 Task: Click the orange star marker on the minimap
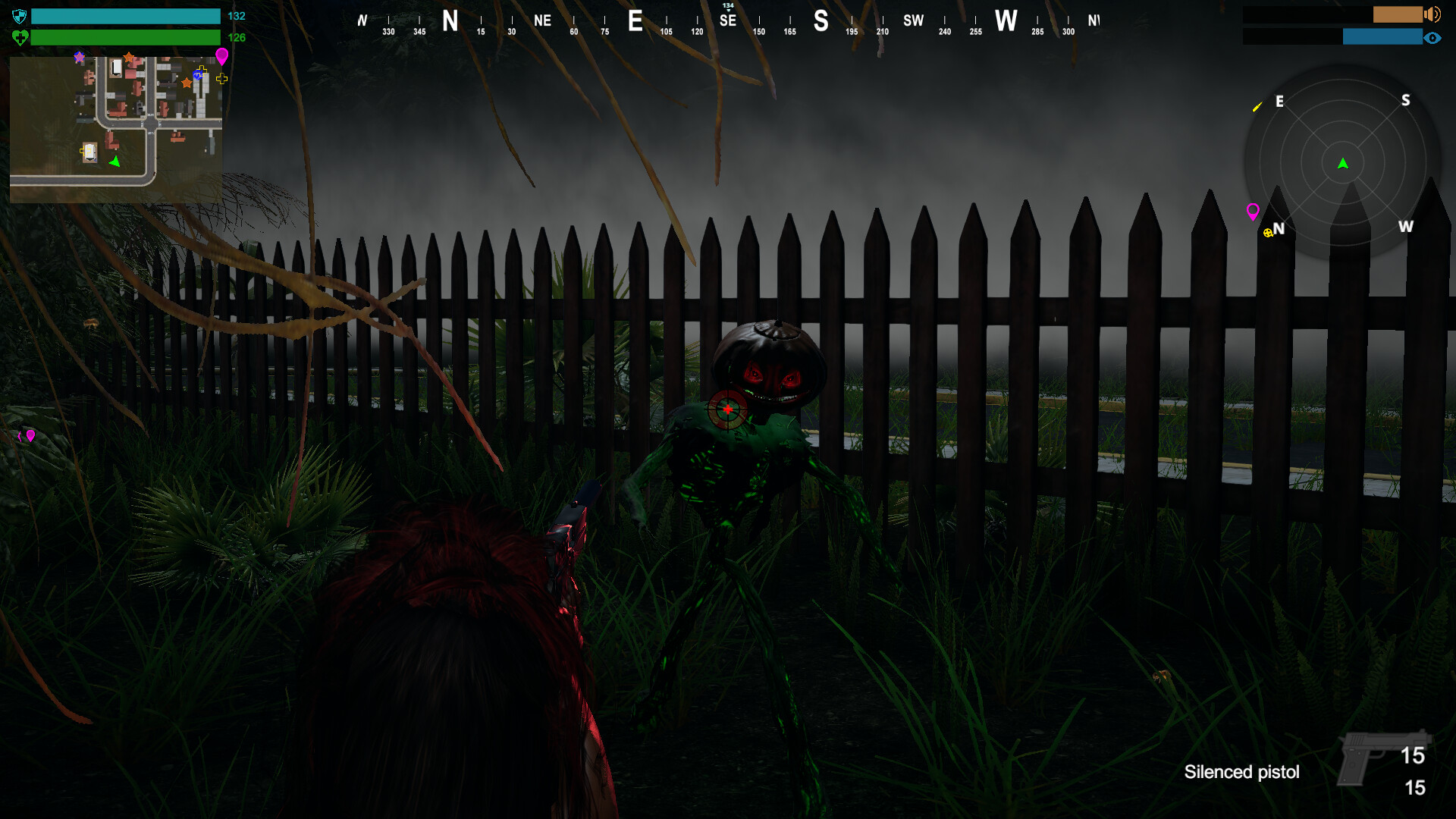tap(129, 56)
